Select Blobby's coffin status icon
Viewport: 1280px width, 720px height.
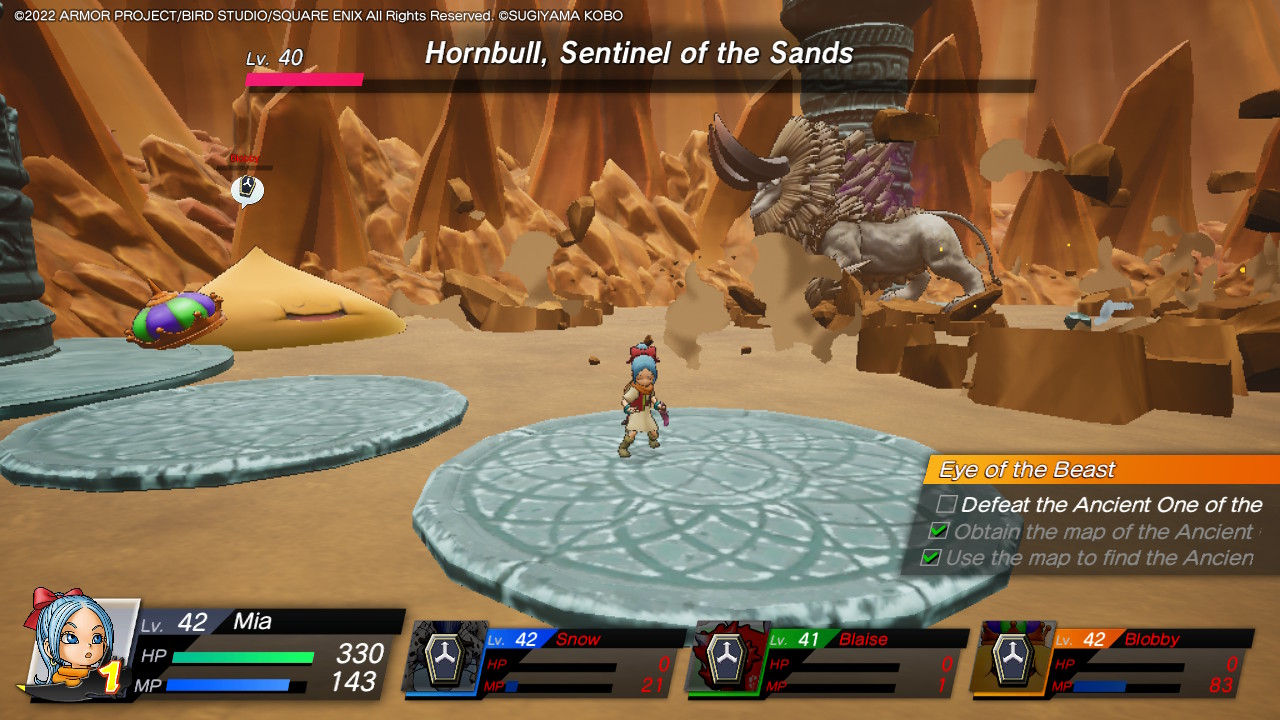click(1011, 660)
